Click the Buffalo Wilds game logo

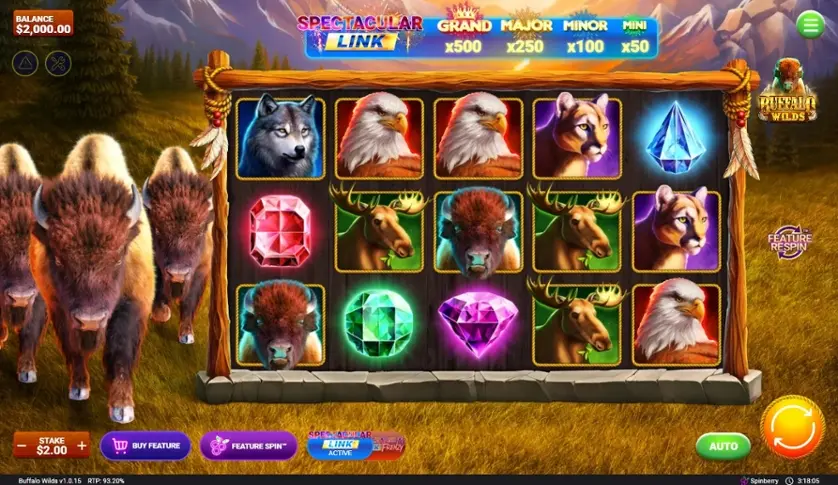(787, 93)
